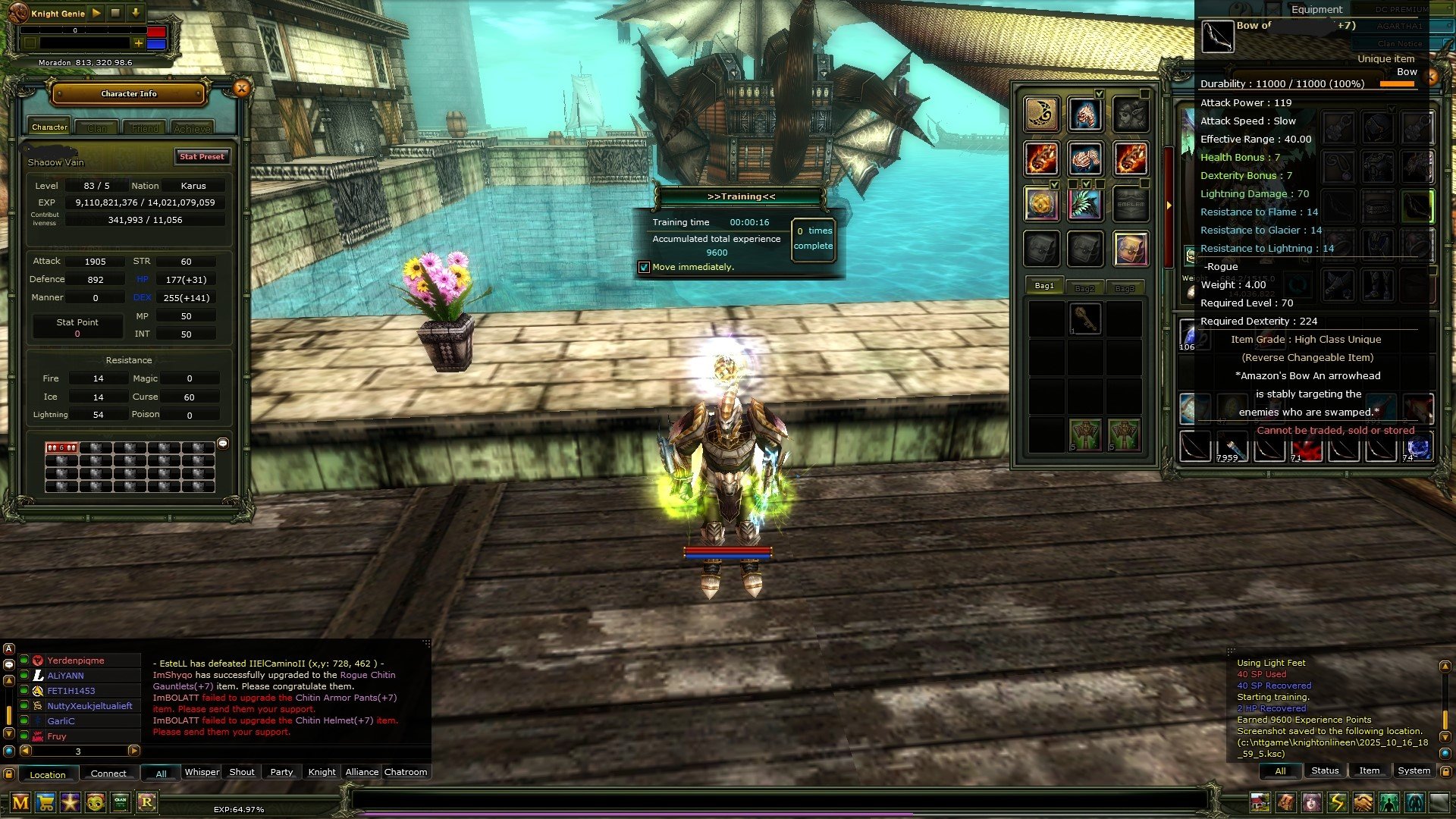The image size is (1456, 819).
Task: Click the handshake trade icon
Action: pyautogui.click(x=1363, y=802)
